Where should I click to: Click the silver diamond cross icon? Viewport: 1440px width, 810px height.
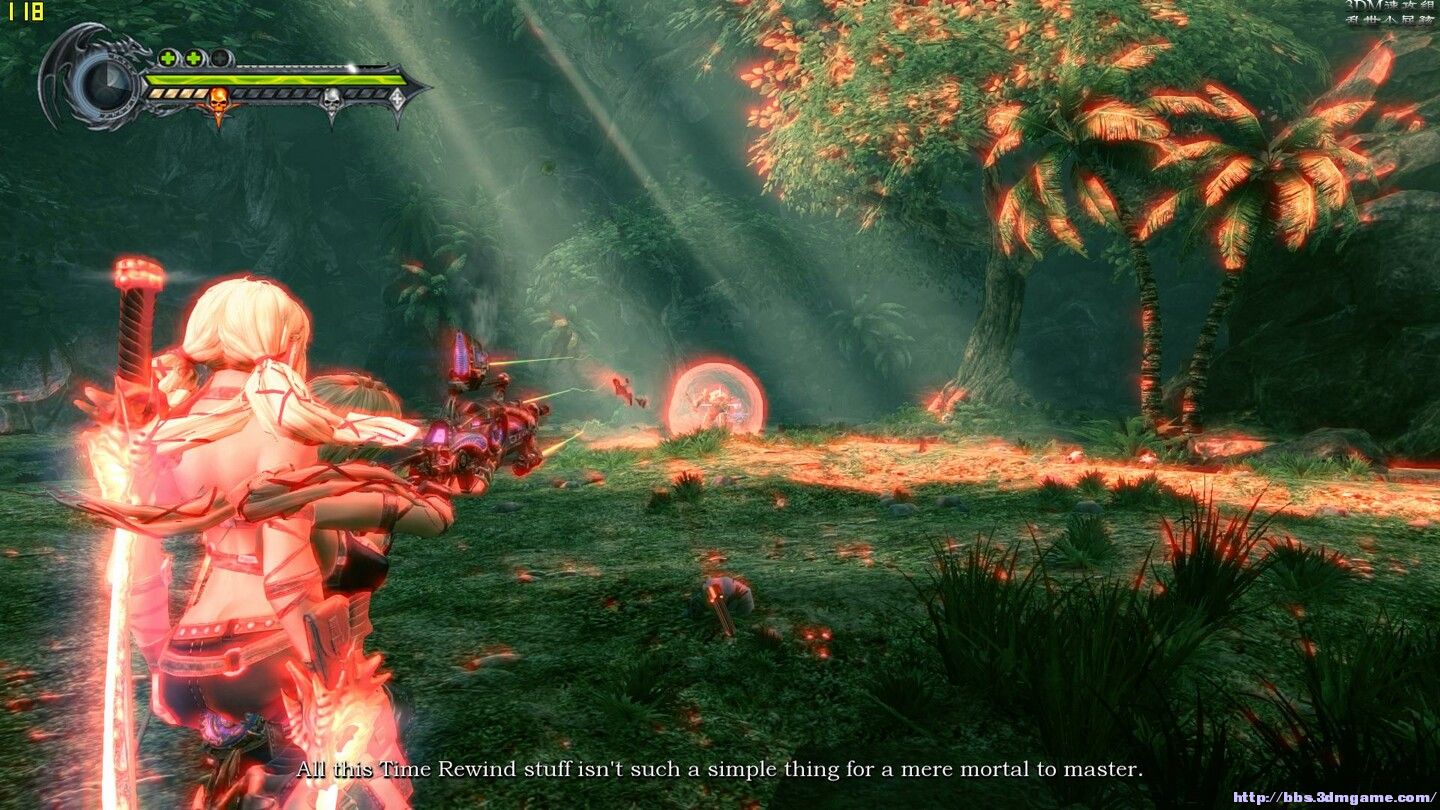pos(397,99)
